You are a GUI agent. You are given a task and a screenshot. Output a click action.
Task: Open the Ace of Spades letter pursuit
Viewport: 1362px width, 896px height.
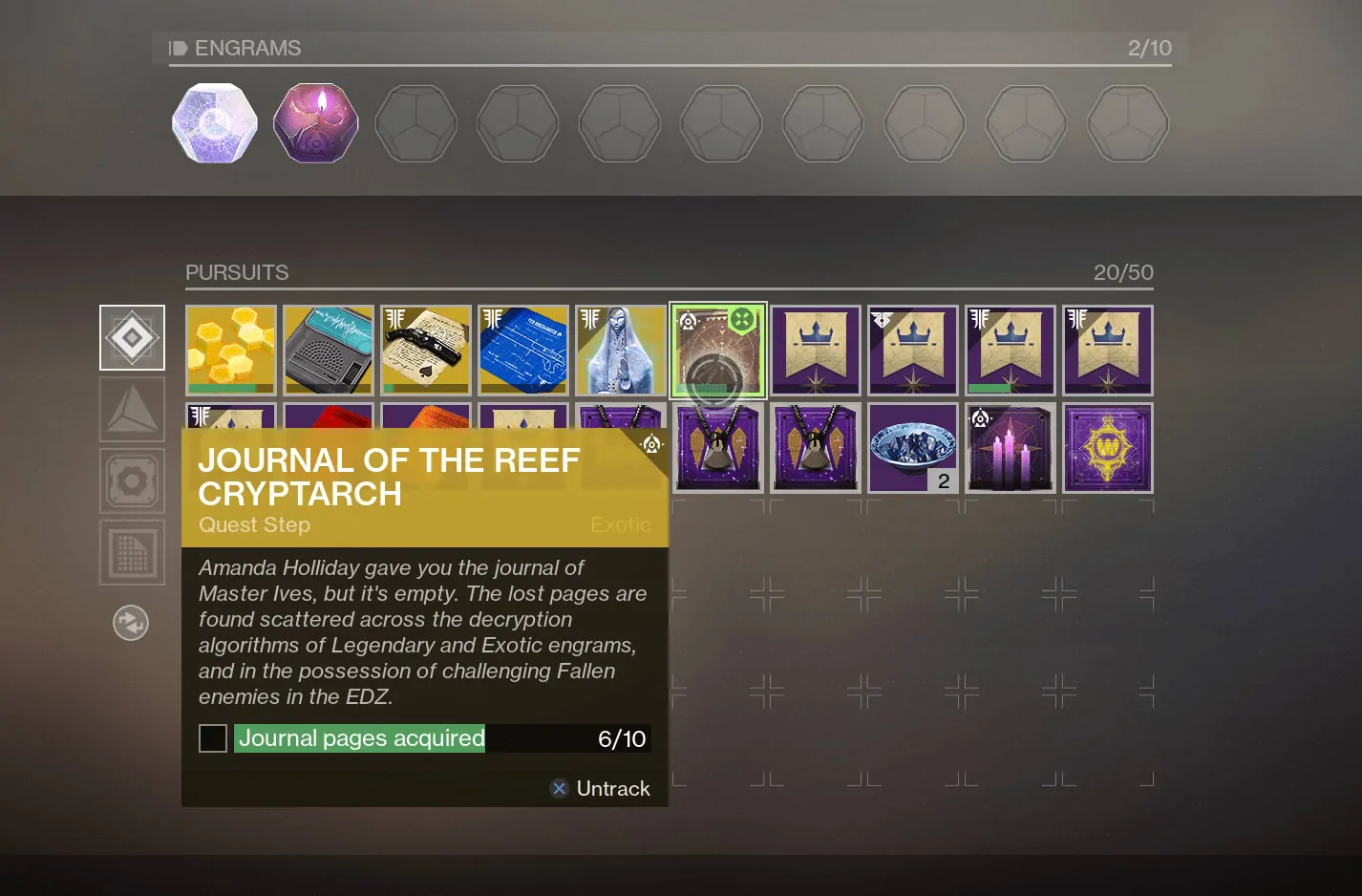tap(425, 350)
